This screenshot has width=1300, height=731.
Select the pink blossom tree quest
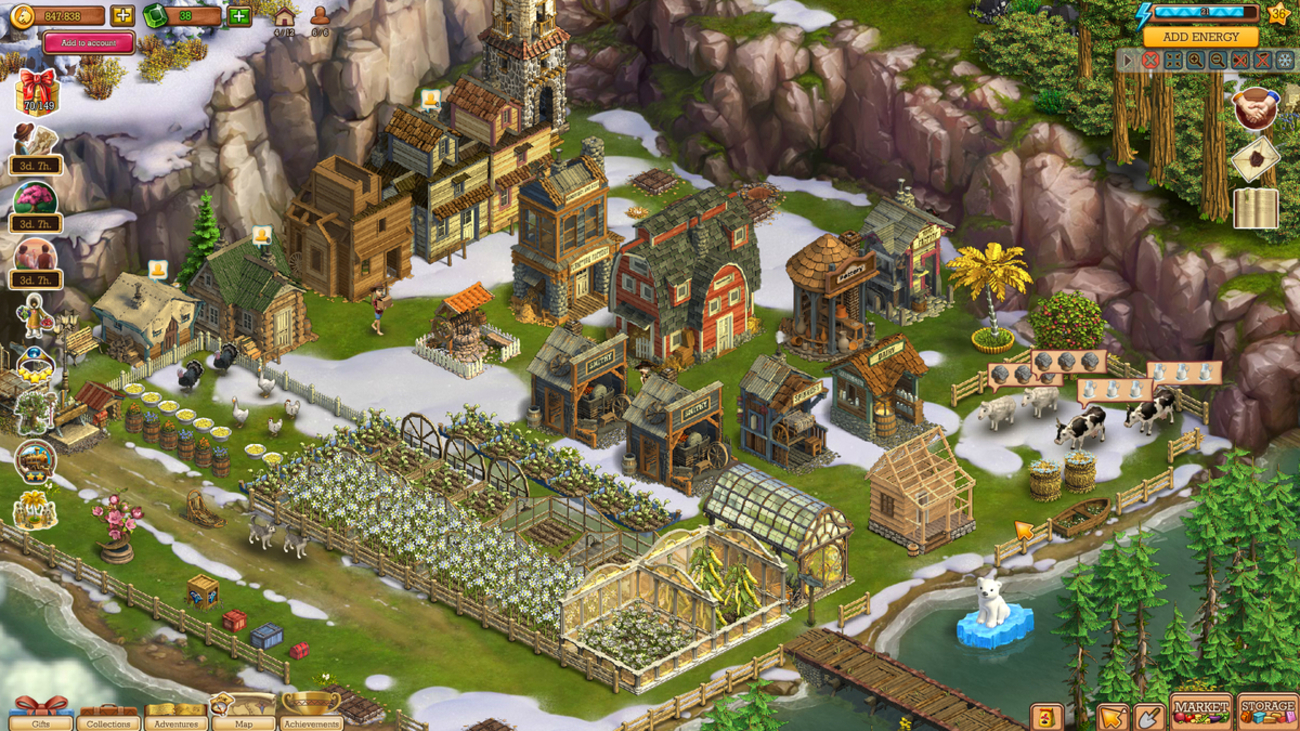click(x=35, y=200)
